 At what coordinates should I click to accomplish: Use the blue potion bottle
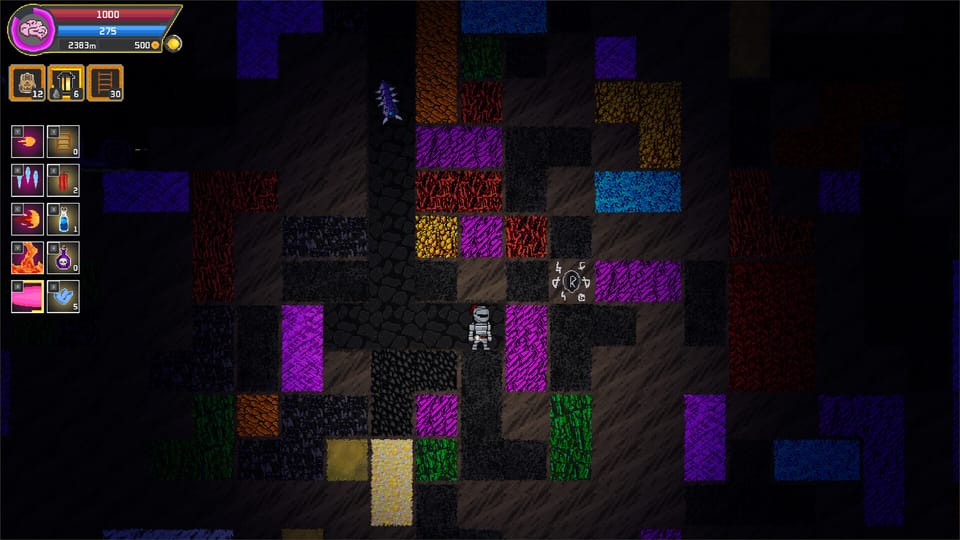63,218
